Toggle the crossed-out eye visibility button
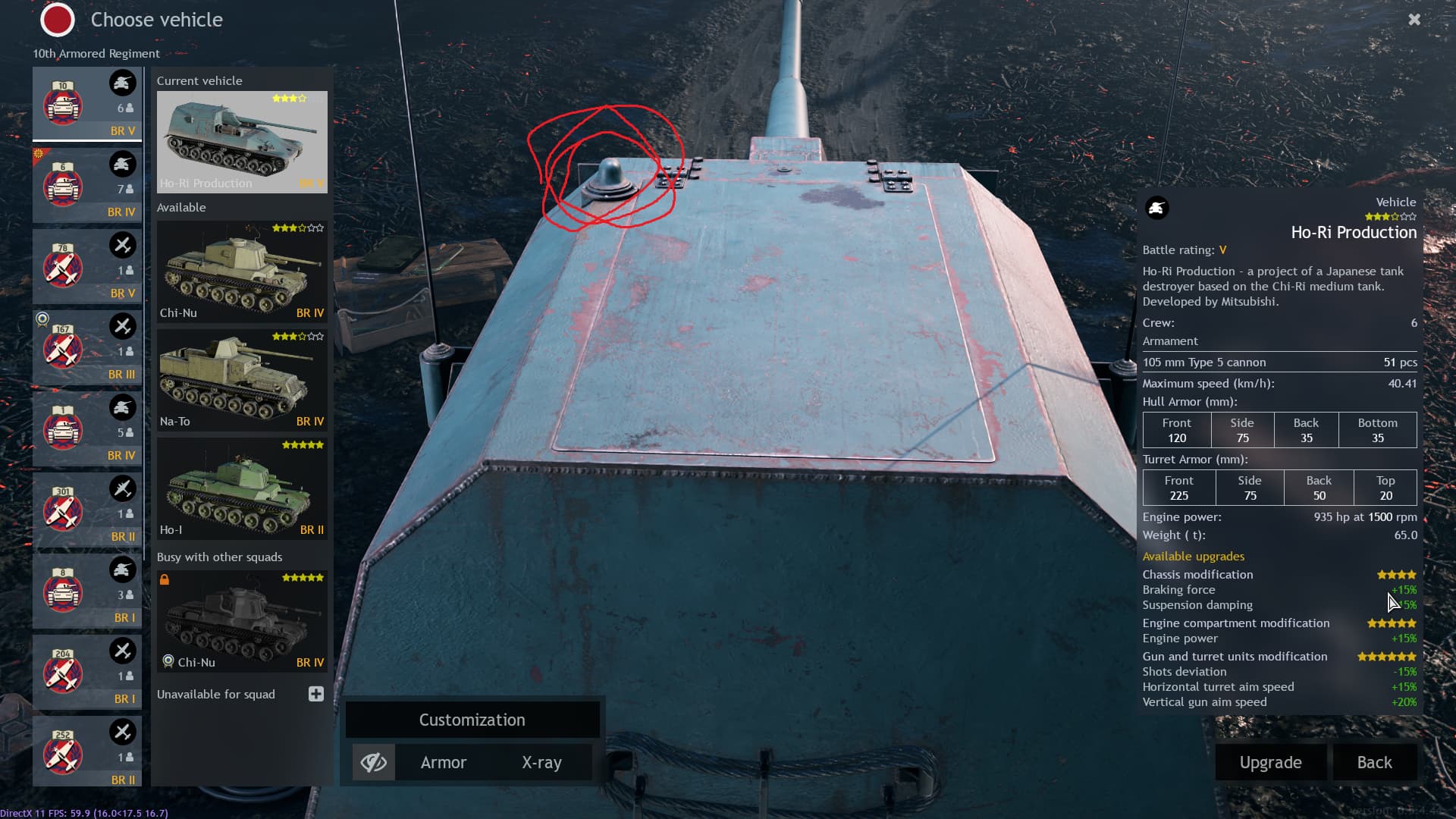The width and height of the screenshot is (1456, 819). coord(374,762)
